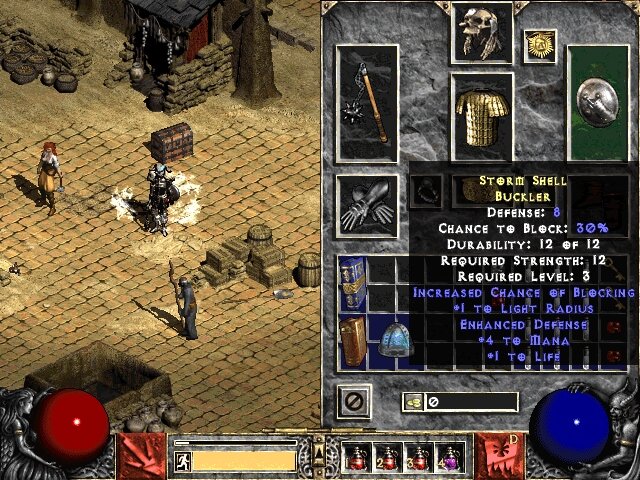Viewport: 640px width, 480px height.
Task: Use the belt potion in slot 1
Action: coord(358,459)
